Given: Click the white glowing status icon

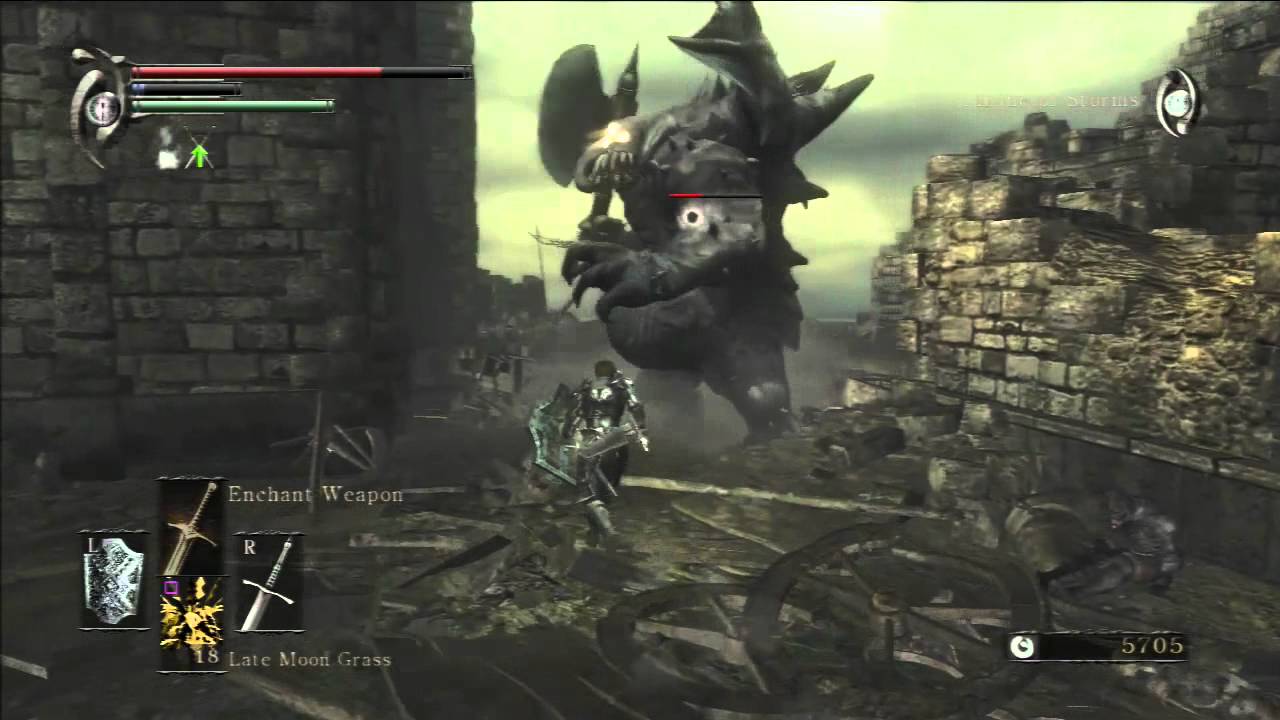Looking at the screenshot, I should pos(168,152).
